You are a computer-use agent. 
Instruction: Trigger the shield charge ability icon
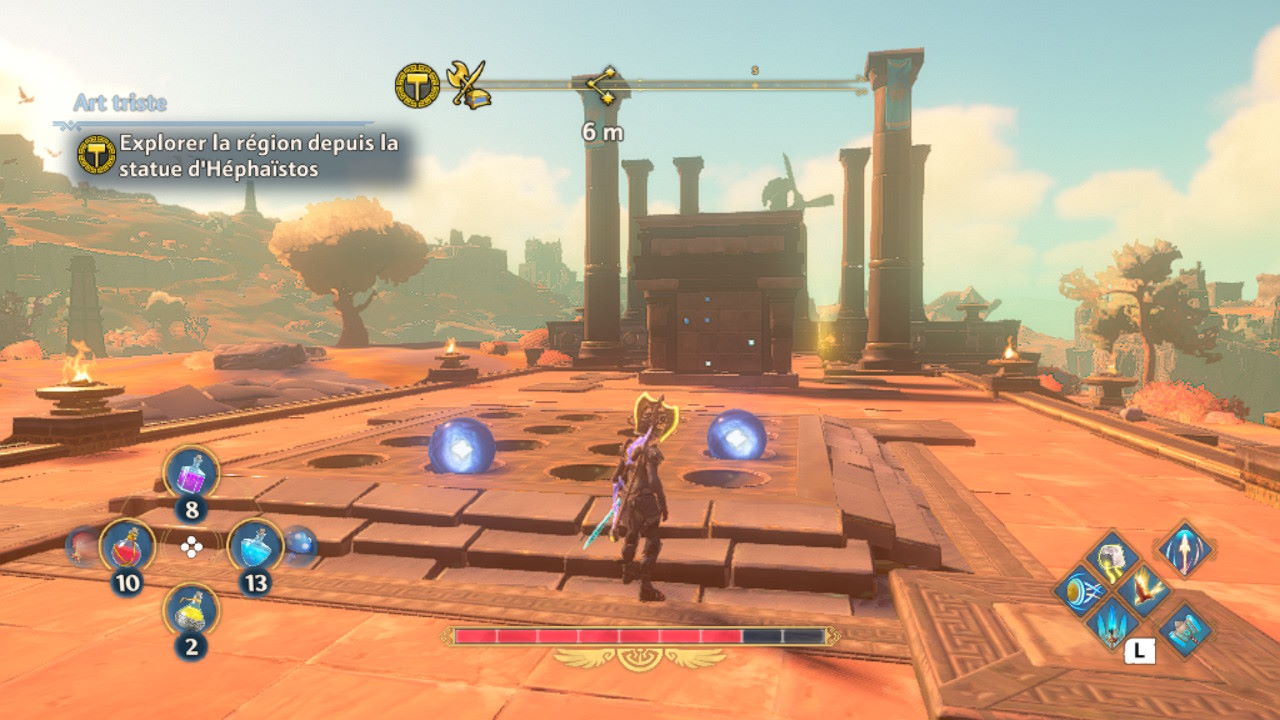click(1080, 591)
